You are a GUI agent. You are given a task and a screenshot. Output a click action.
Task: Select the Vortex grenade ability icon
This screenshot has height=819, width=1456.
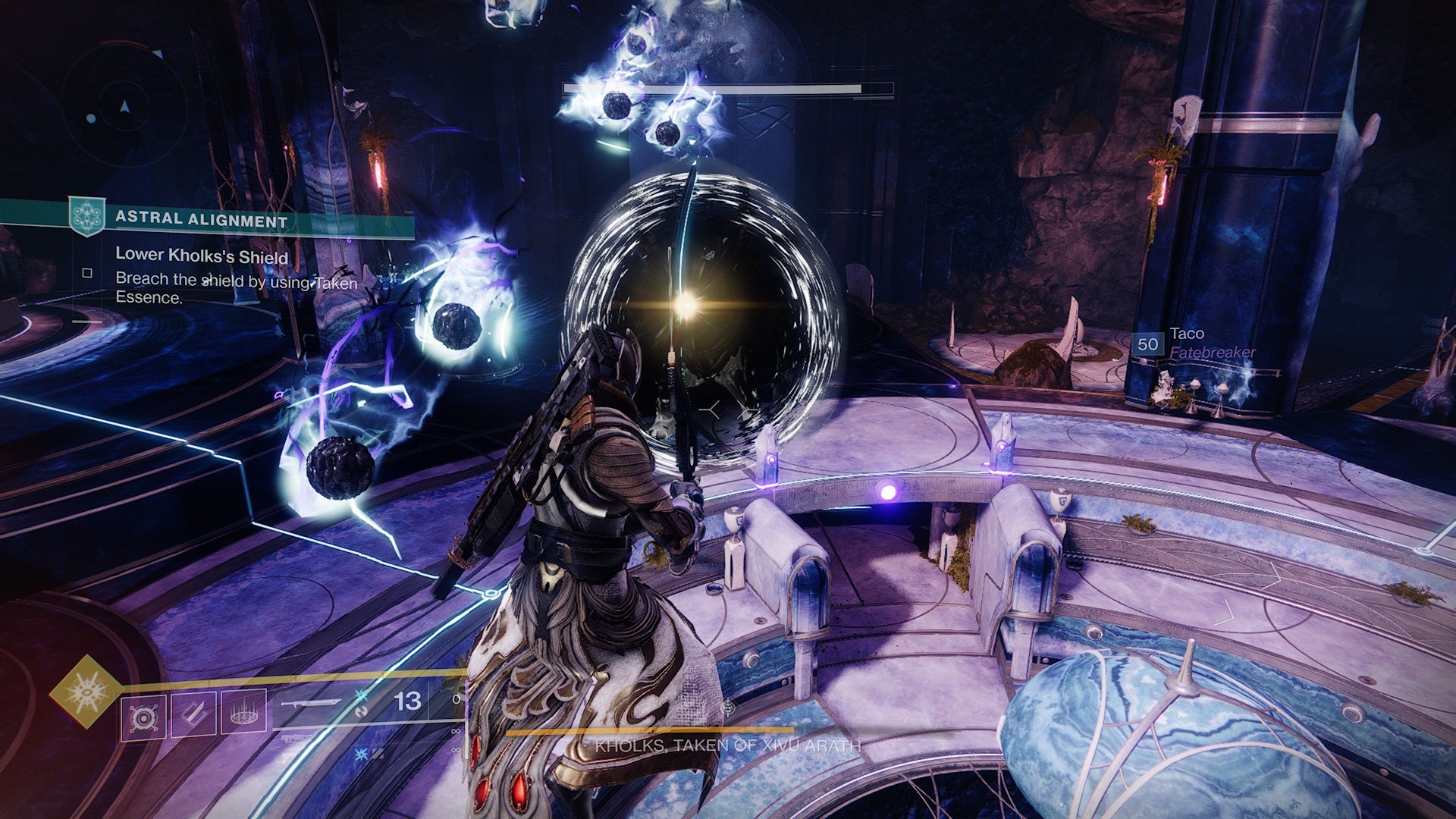(x=143, y=717)
